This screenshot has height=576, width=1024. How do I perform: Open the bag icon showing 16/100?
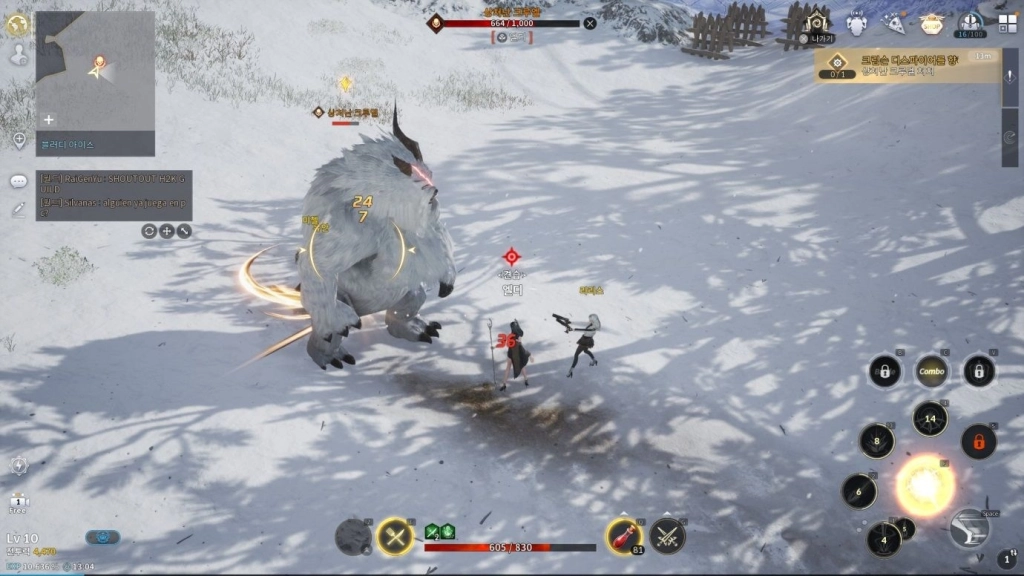(969, 24)
